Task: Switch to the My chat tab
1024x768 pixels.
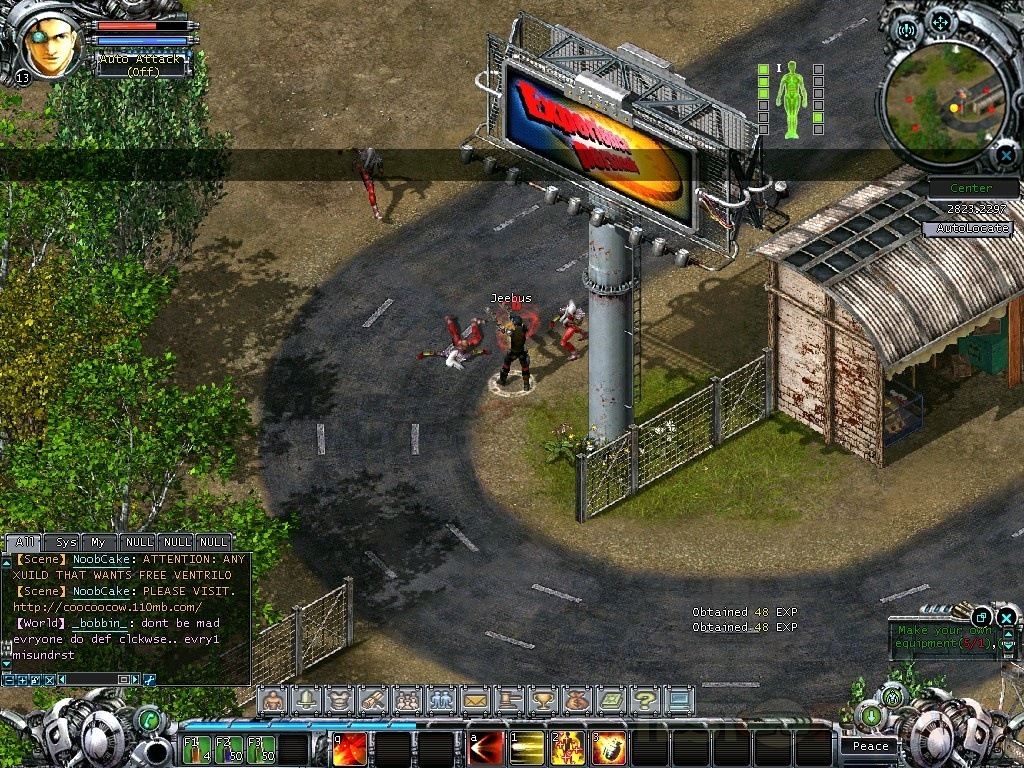Action: coord(98,542)
